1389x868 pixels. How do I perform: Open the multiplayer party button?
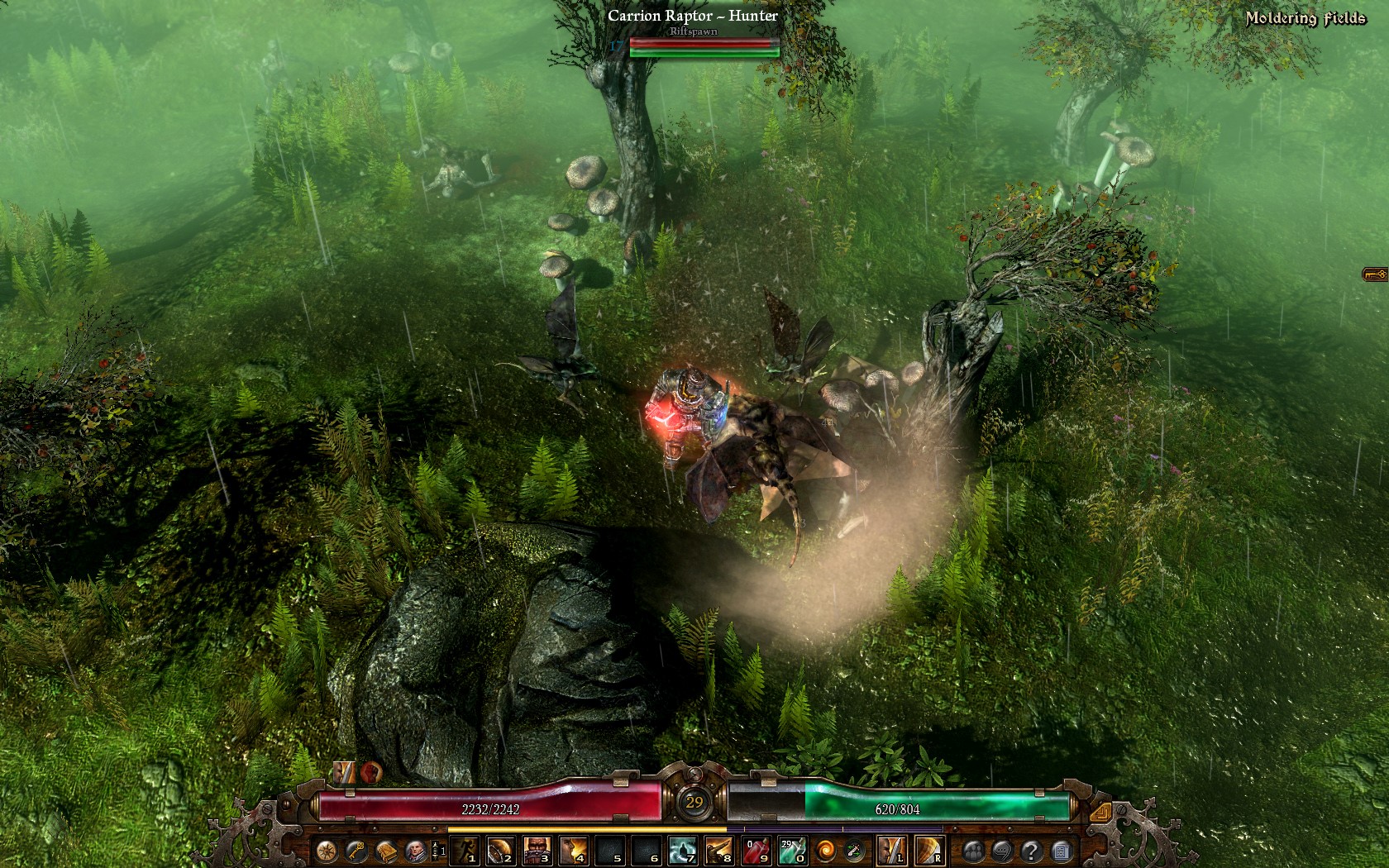point(972,850)
